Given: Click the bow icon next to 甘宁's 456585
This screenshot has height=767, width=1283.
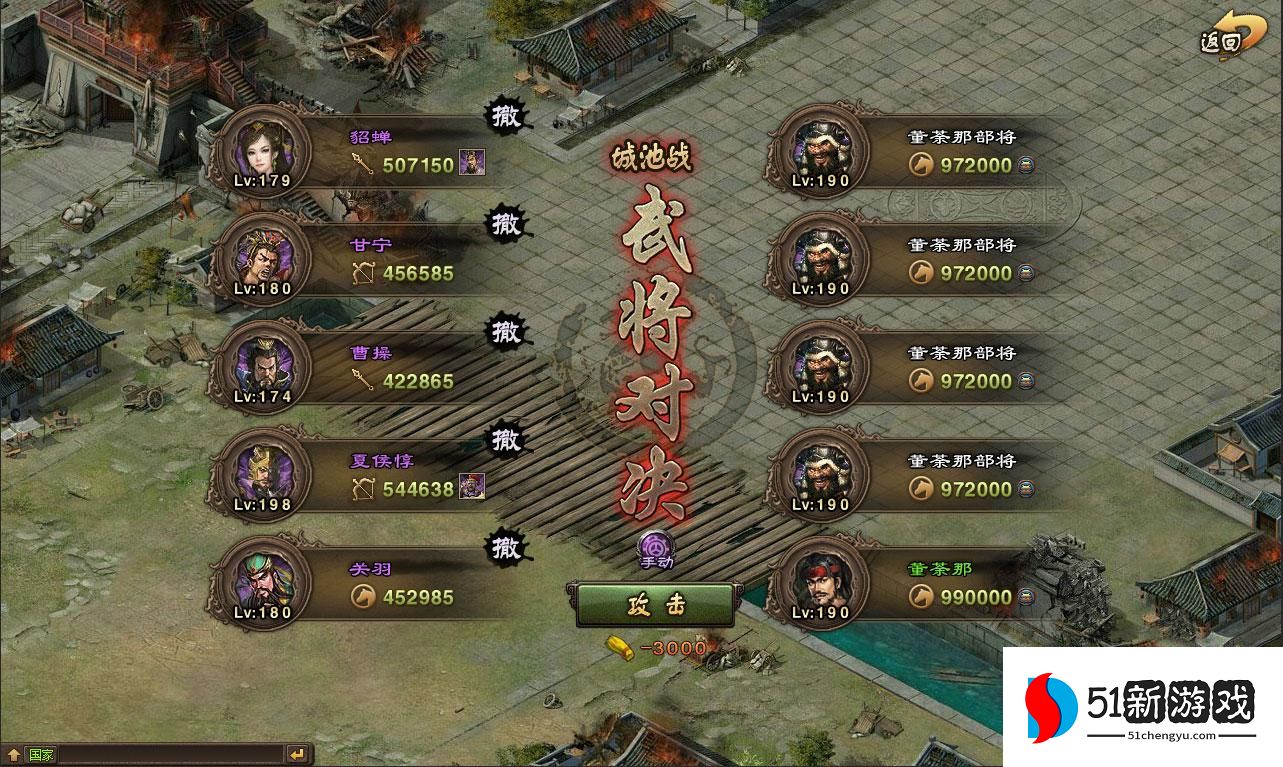Looking at the screenshot, I should tap(362, 272).
